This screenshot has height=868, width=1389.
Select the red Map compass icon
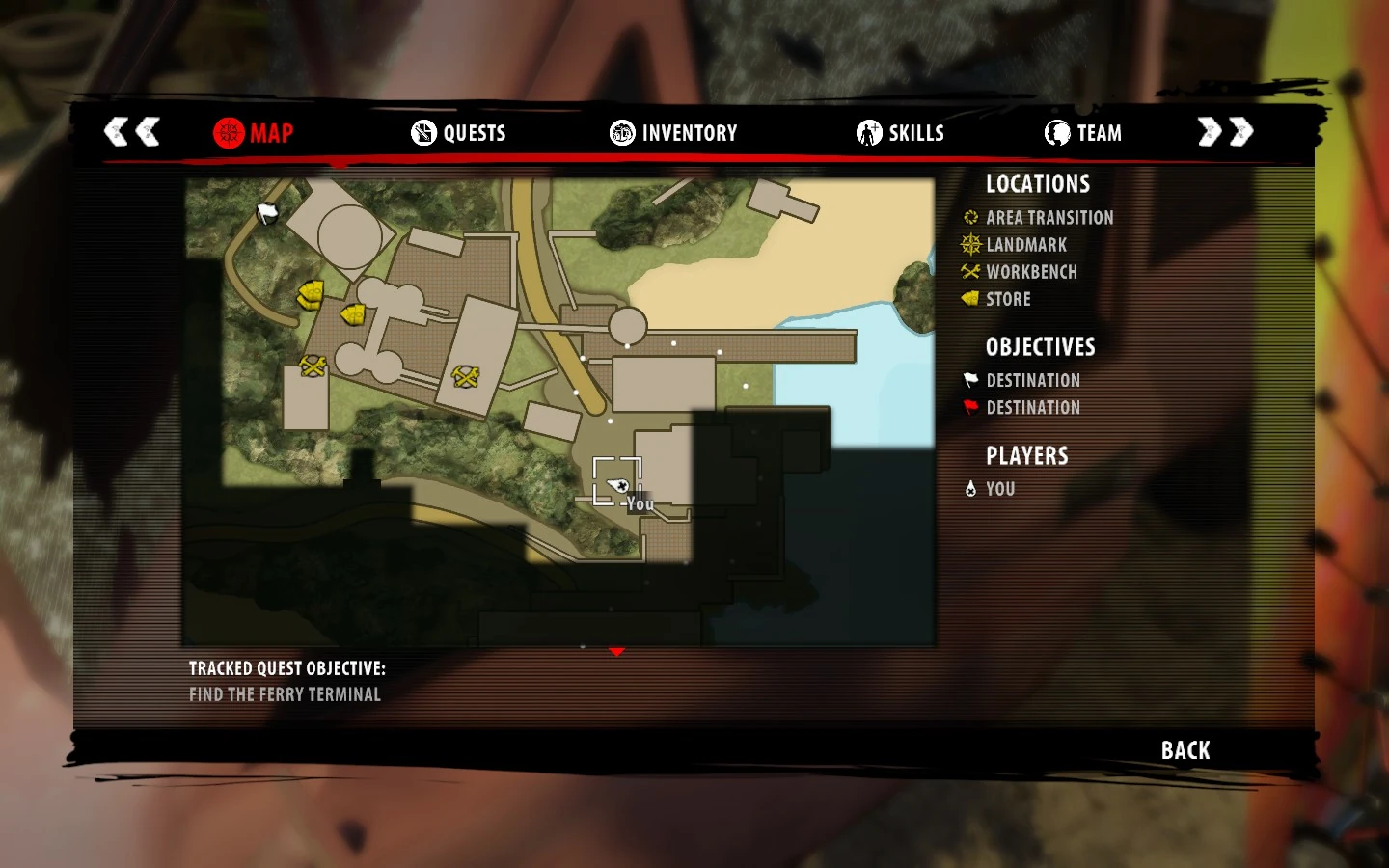pyautogui.click(x=229, y=133)
